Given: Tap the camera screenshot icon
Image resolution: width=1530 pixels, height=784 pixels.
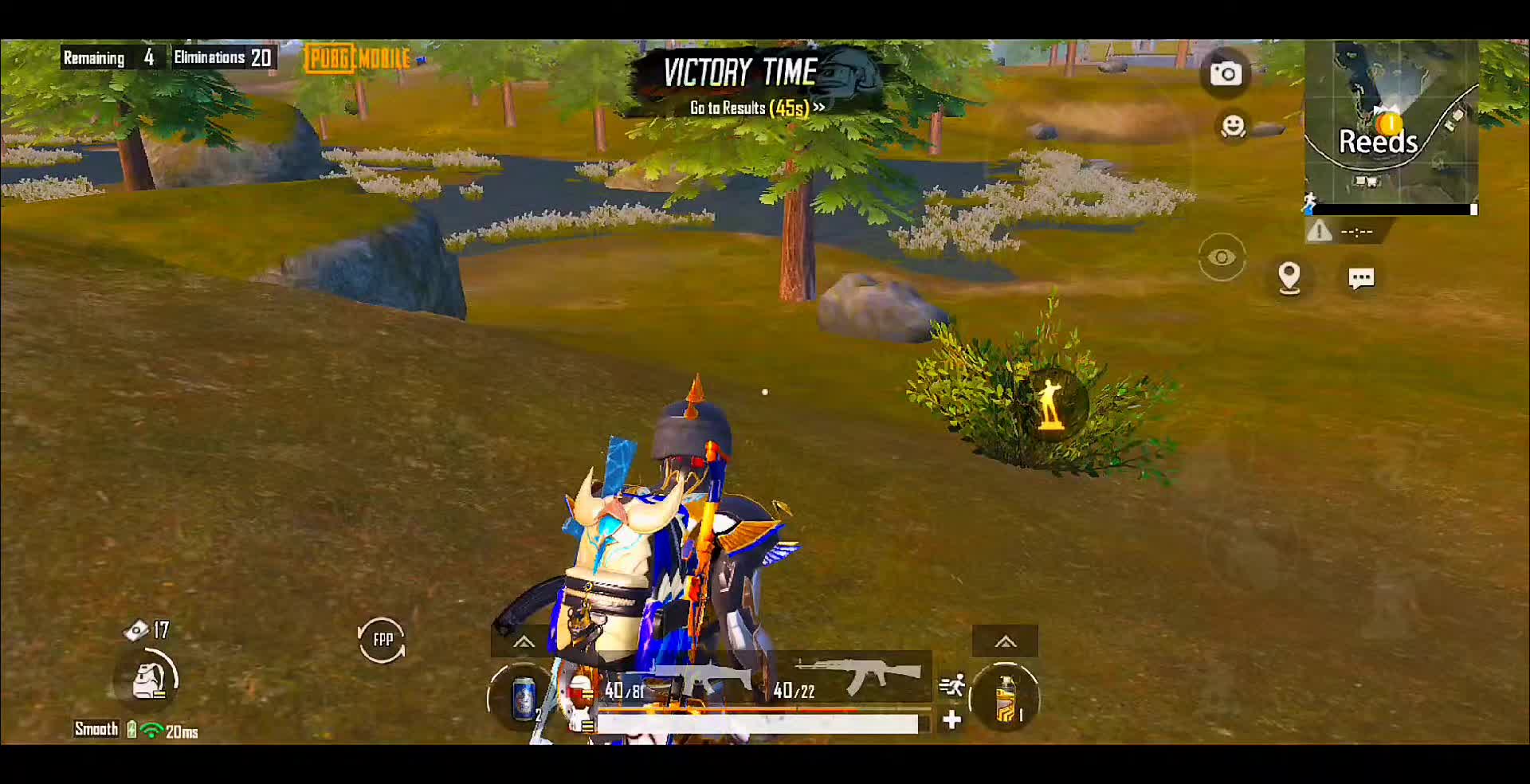Looking at the screenshot, I should point(1225,74).
